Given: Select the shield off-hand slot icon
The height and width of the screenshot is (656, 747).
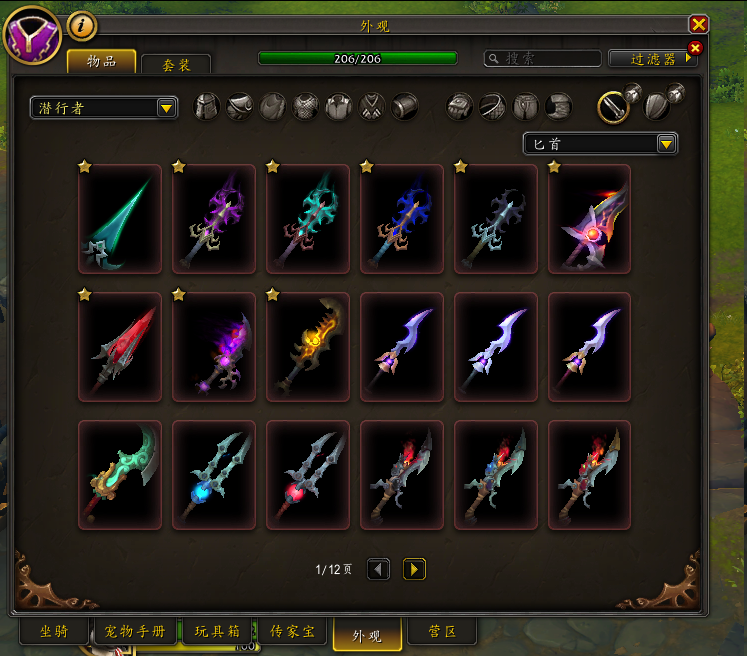Looking at the screenshot, I should [656, 106].
